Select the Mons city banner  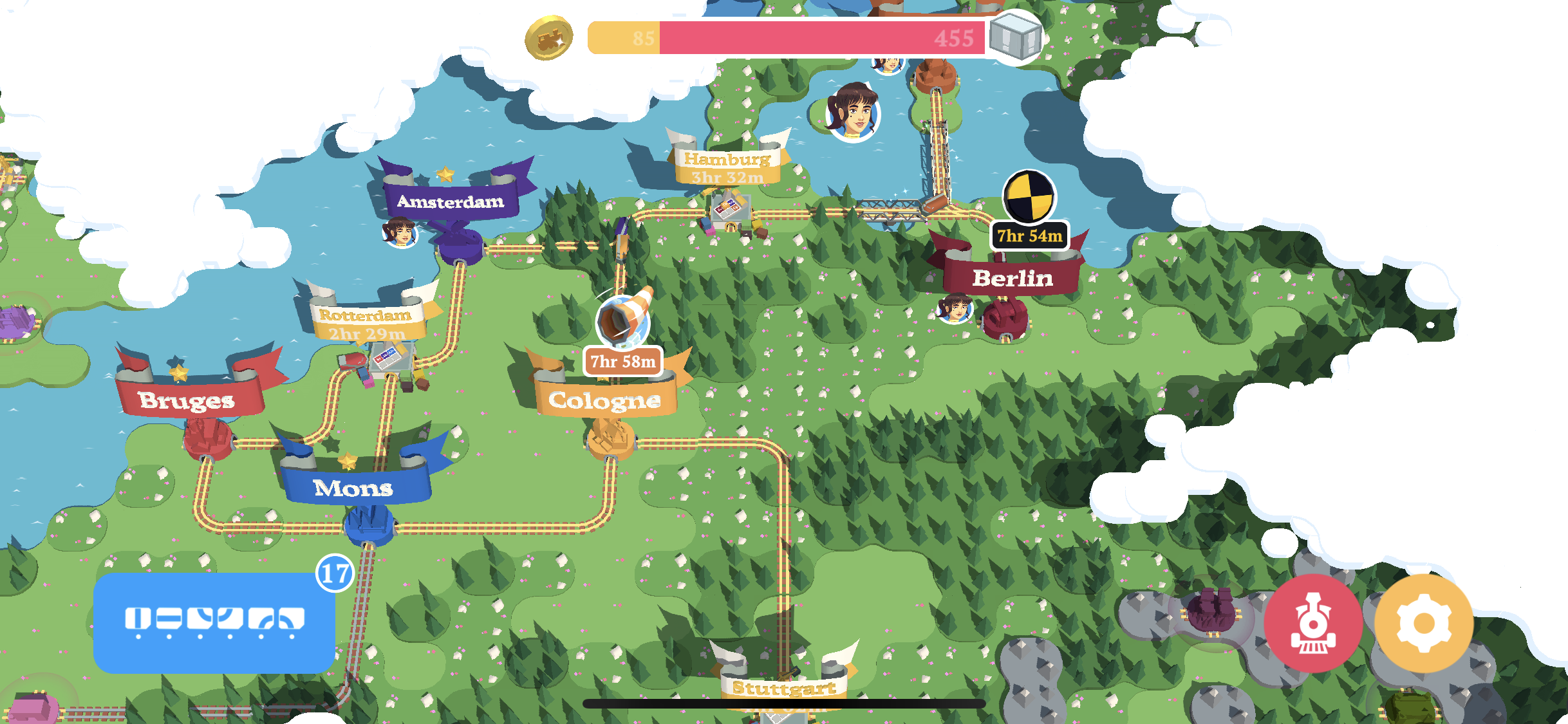(x=353, y=487)
